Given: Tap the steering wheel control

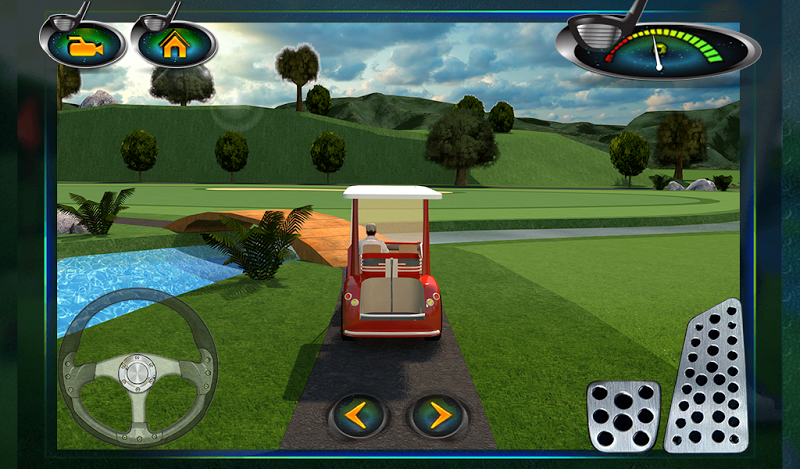Looking at the screenshot, I should point(137,370).
